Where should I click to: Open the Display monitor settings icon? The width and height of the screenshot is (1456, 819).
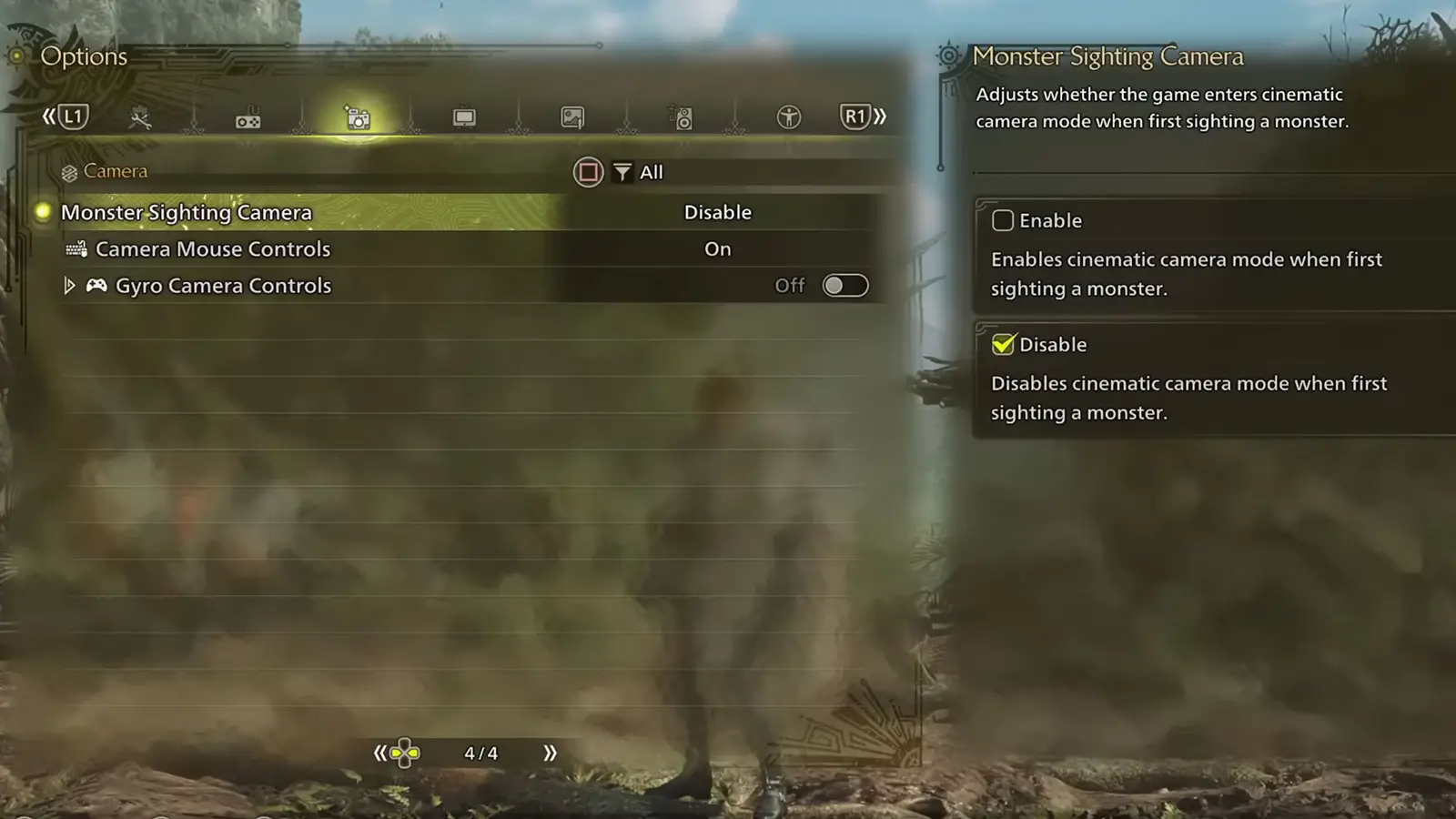pyautogui.click(x=465, y=116)
